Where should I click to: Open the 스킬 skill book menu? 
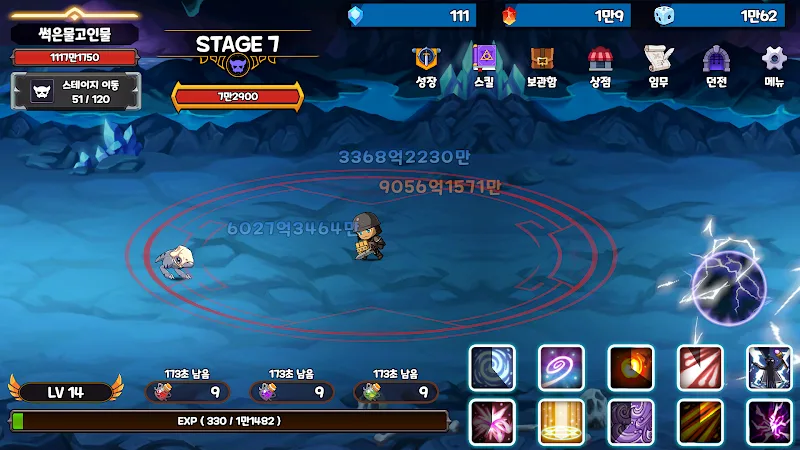coord(484,65)
